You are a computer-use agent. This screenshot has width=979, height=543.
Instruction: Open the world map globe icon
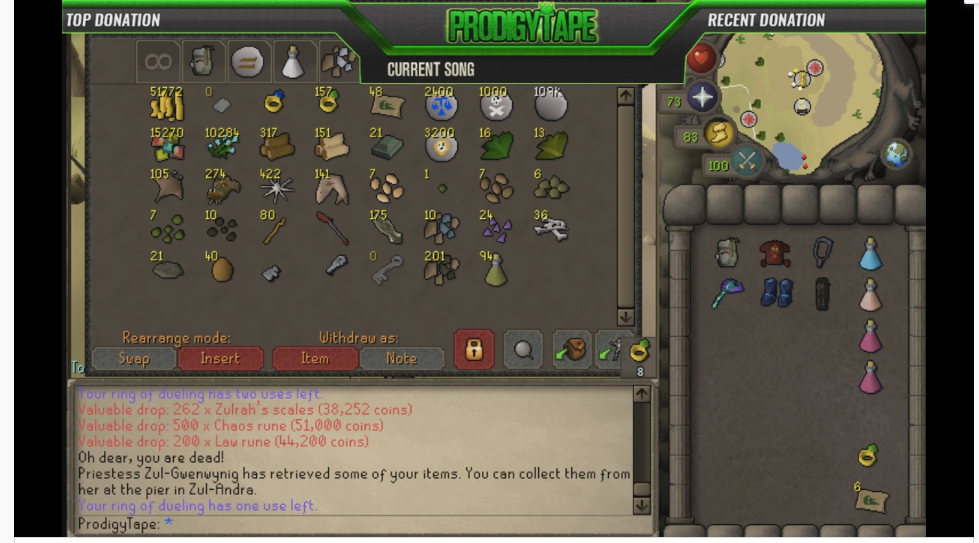click(x=895, y=153)
